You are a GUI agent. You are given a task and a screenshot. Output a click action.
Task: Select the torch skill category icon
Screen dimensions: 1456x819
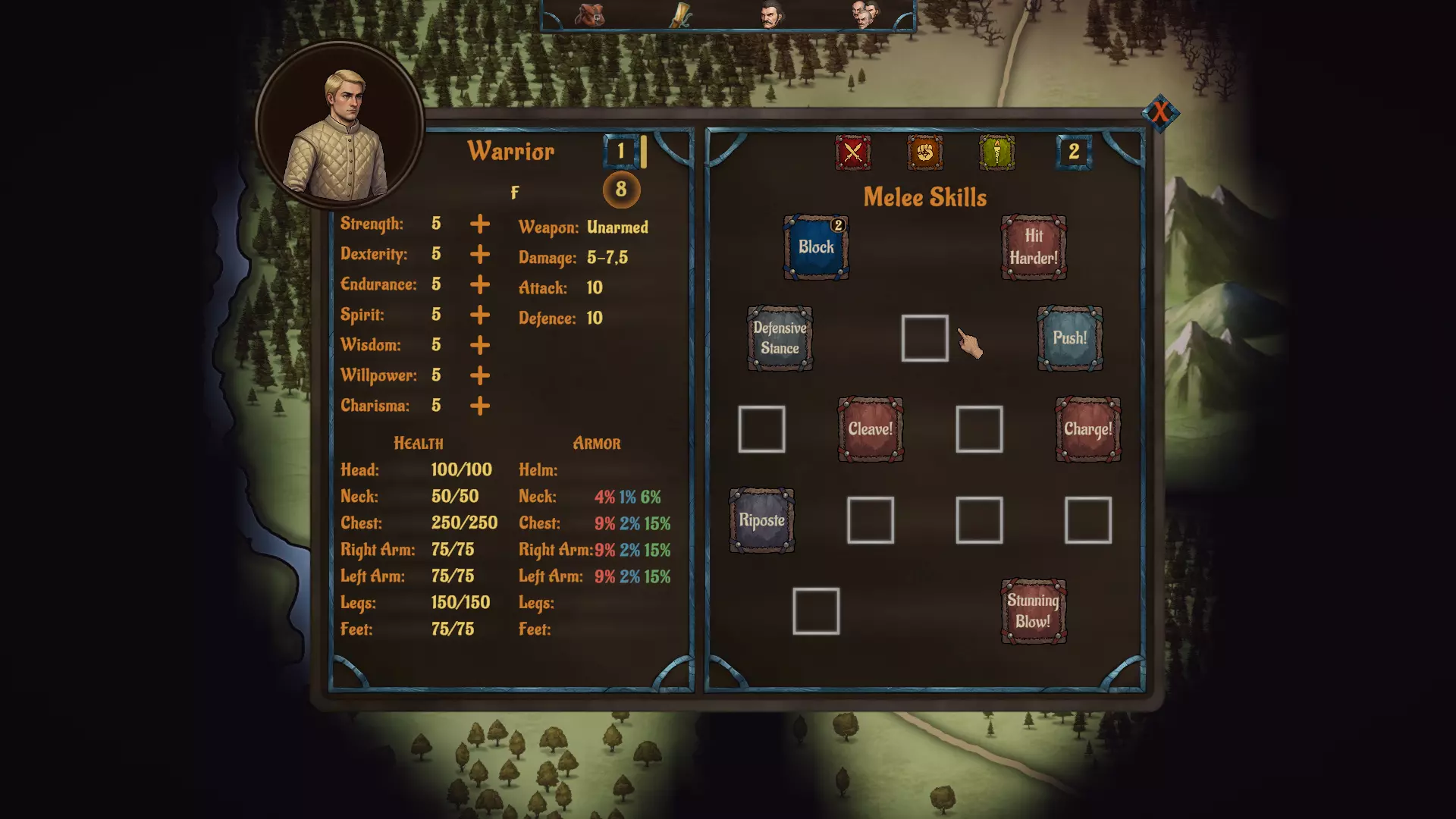coord(996,152)
